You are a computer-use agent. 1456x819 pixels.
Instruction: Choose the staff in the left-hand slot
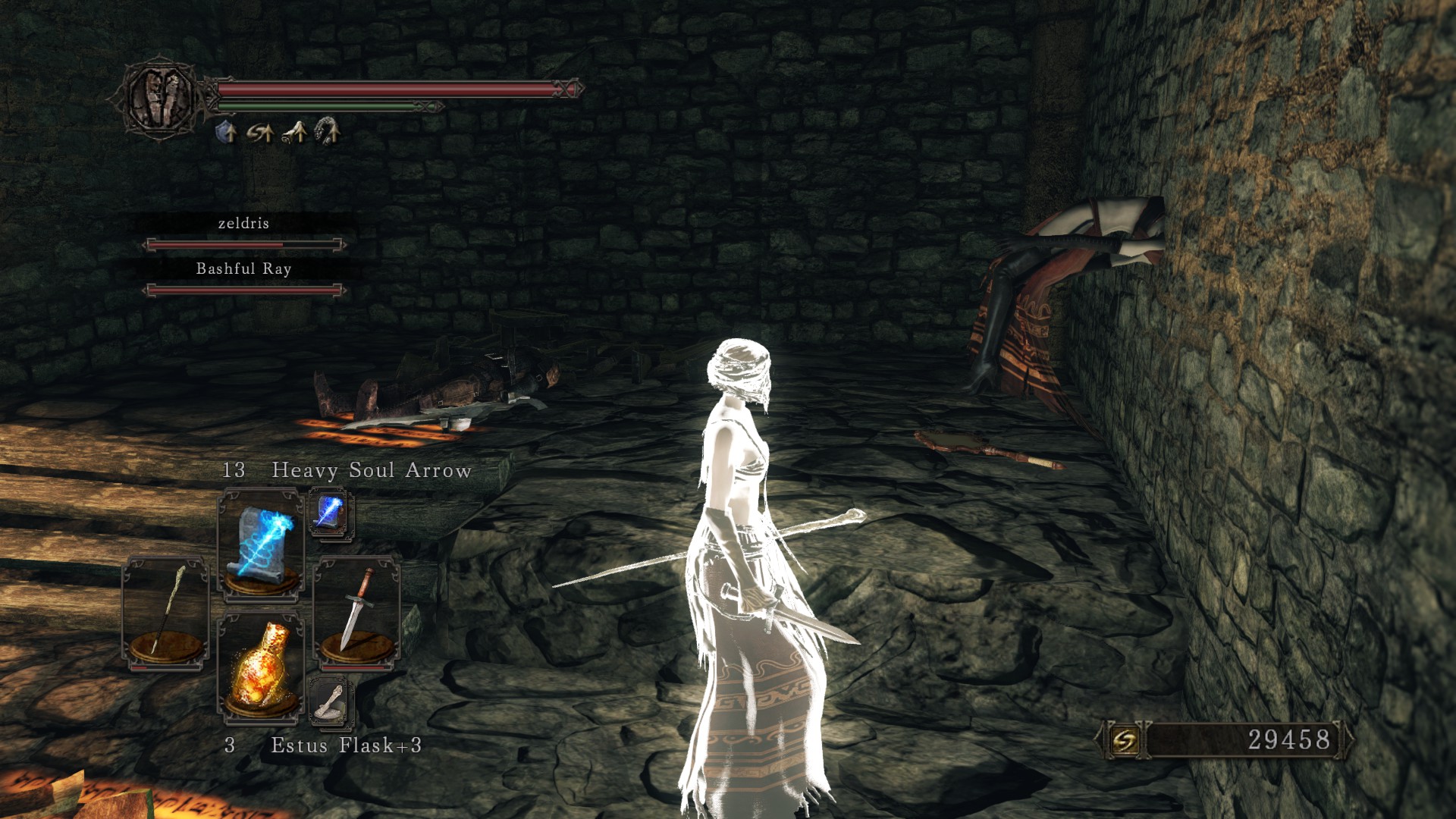[165, 613]
